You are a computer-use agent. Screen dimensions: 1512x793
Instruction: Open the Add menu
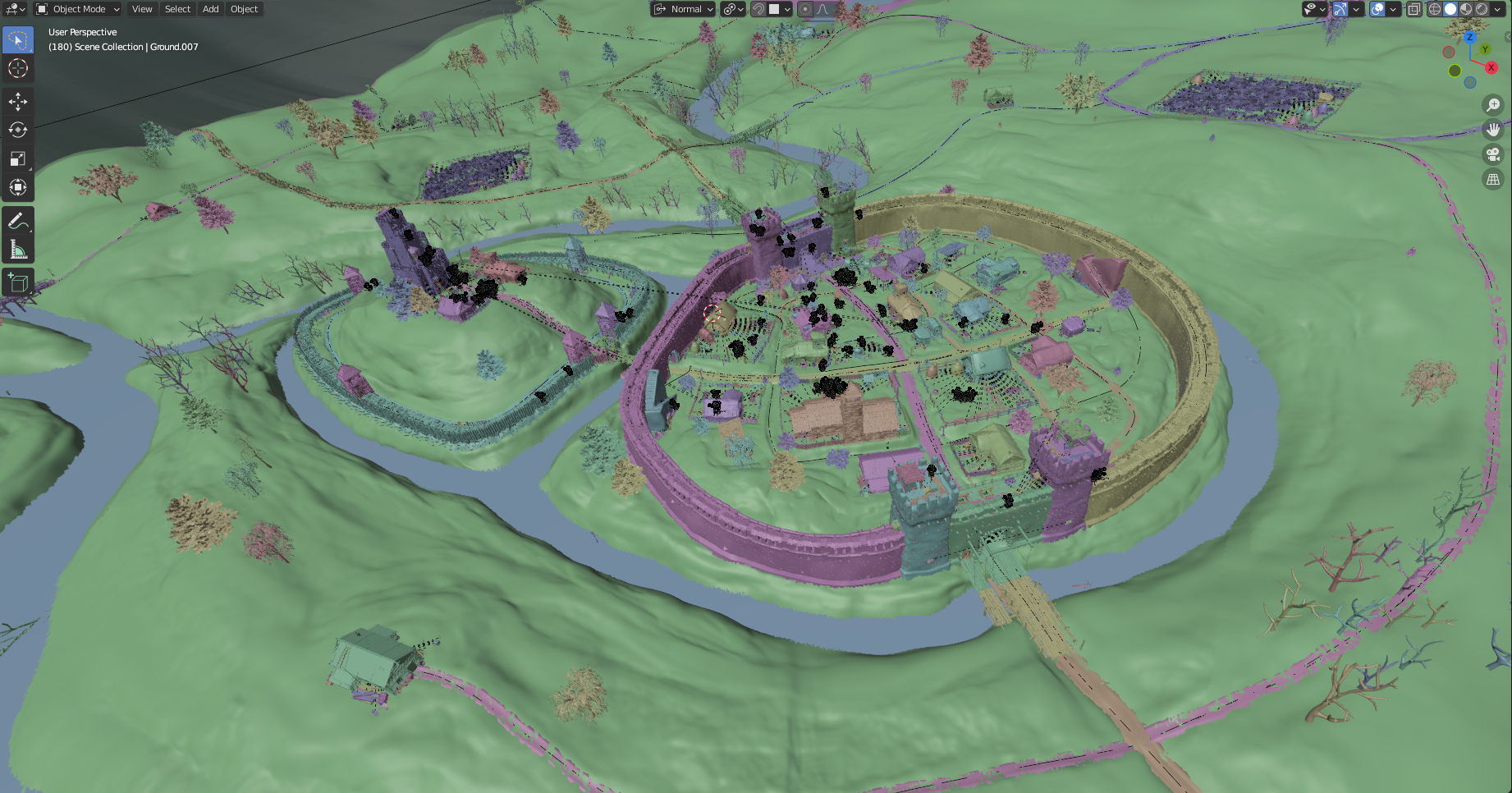point(211,9)
